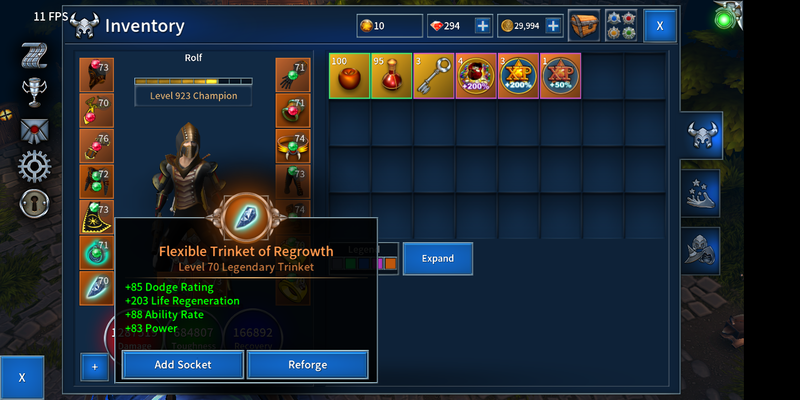Select the red potion stack of 95

391,76
